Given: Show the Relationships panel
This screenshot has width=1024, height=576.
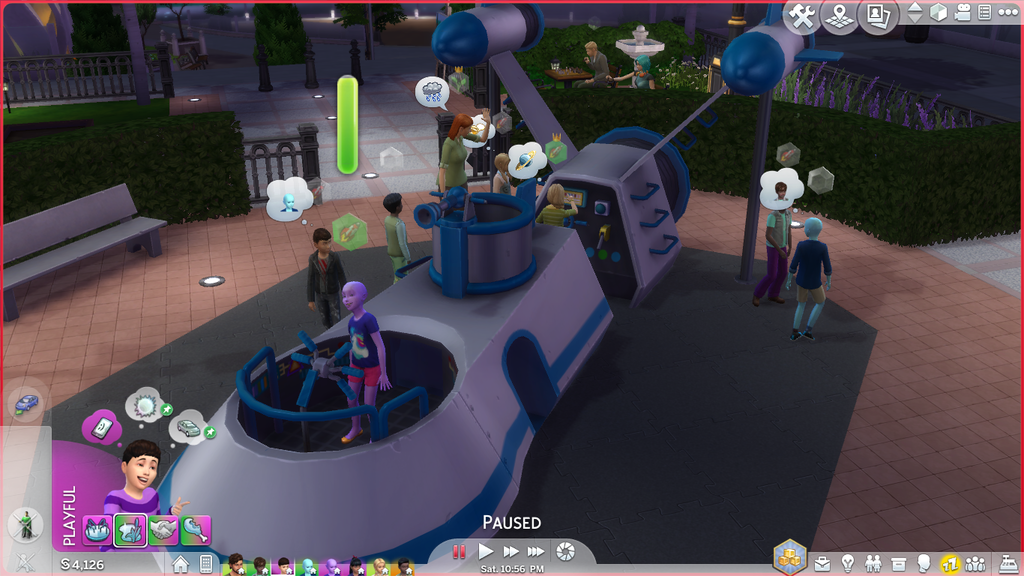Looking at the screenshot, I should (x=873, y=563).
